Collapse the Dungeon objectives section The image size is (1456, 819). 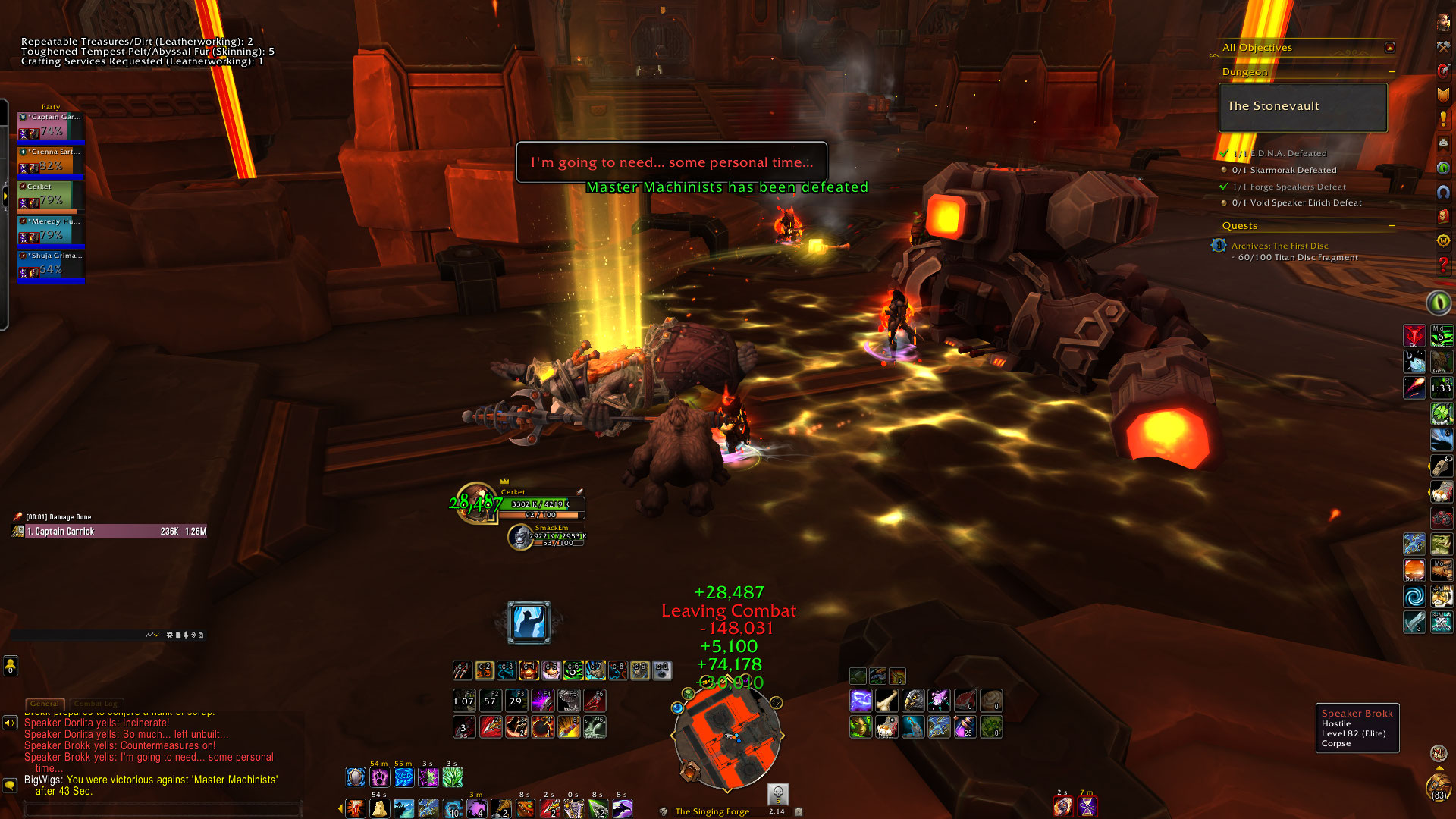1392,72
